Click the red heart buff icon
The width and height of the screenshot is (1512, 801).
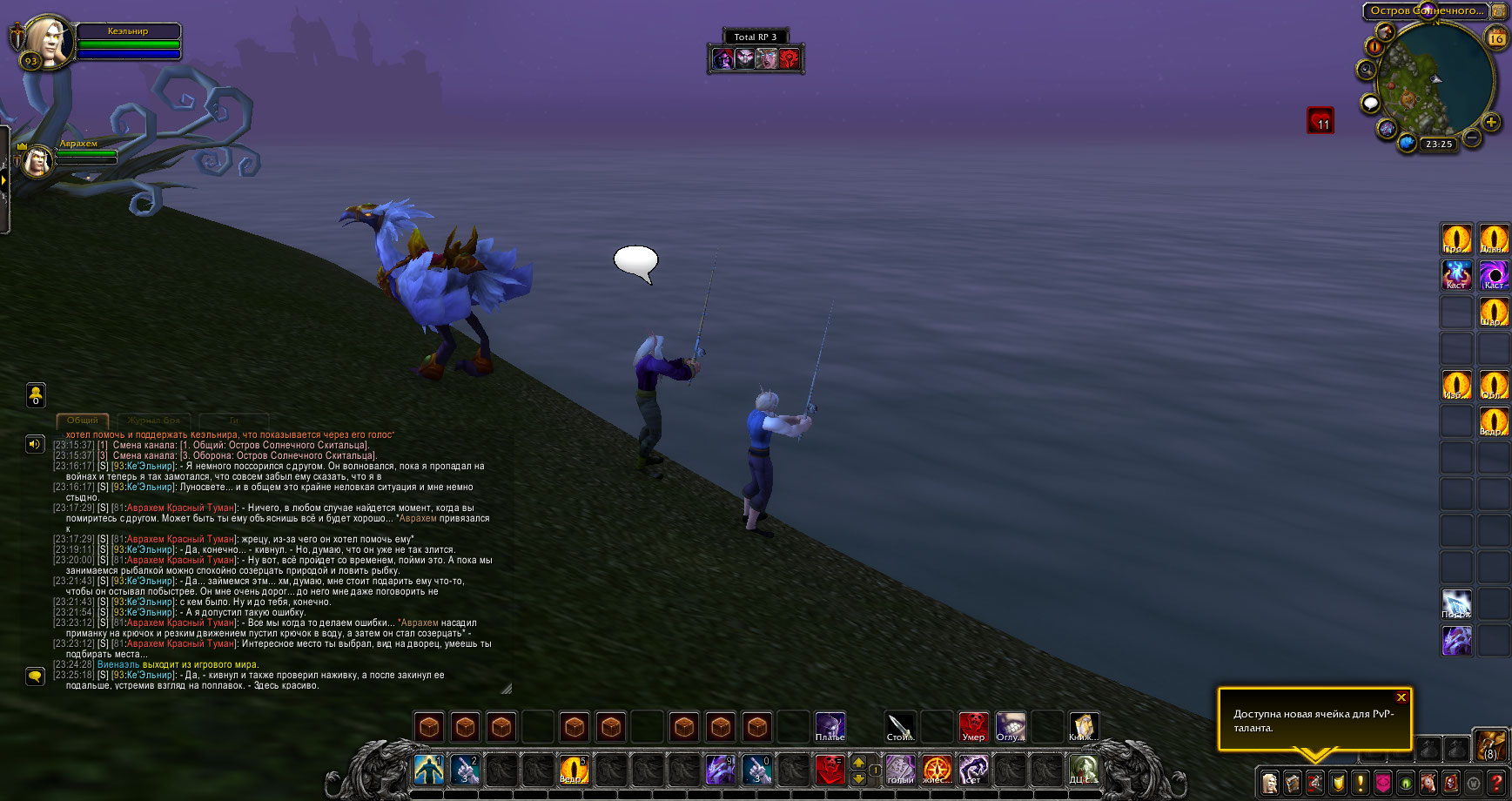[x=1320, y=120]
